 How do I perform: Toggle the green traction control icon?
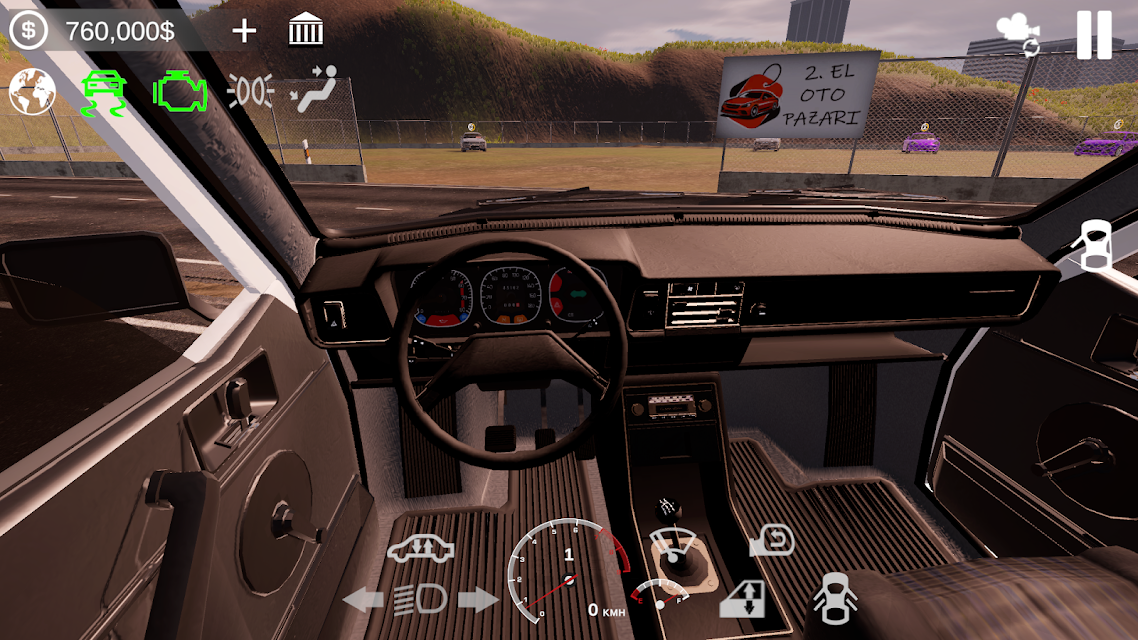[x=103, y=93]
